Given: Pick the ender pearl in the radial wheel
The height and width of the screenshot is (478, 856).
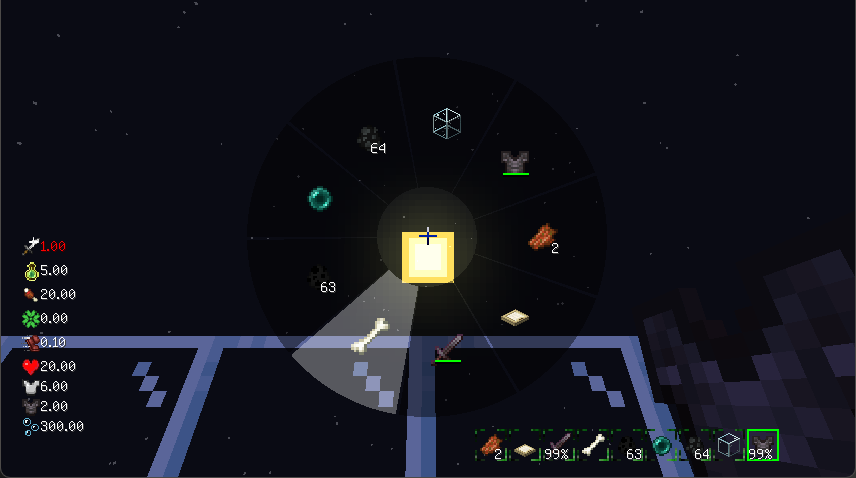Looking at the screenshot, I should pyautogui.click(x=320, y=197).
